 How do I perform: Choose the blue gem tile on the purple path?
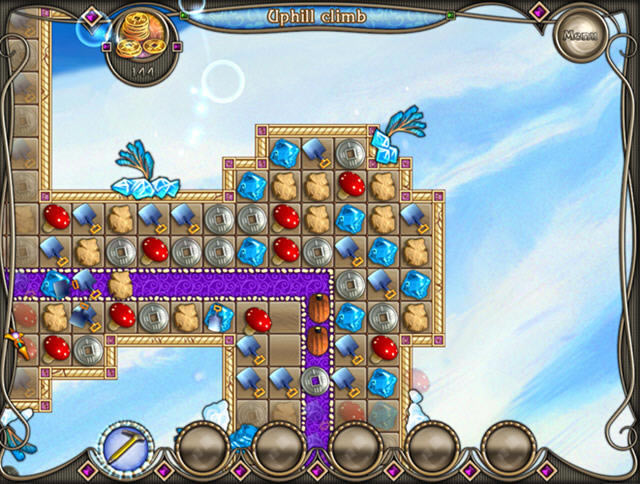pos(54,283)
